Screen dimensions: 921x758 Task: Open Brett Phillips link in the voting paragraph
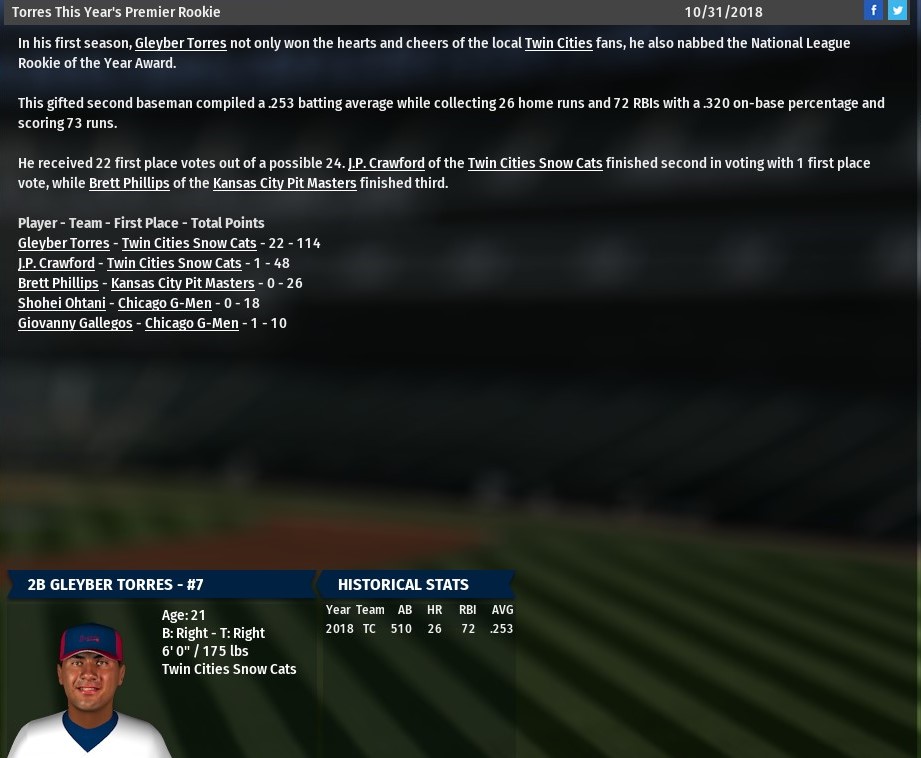[129, 184]
